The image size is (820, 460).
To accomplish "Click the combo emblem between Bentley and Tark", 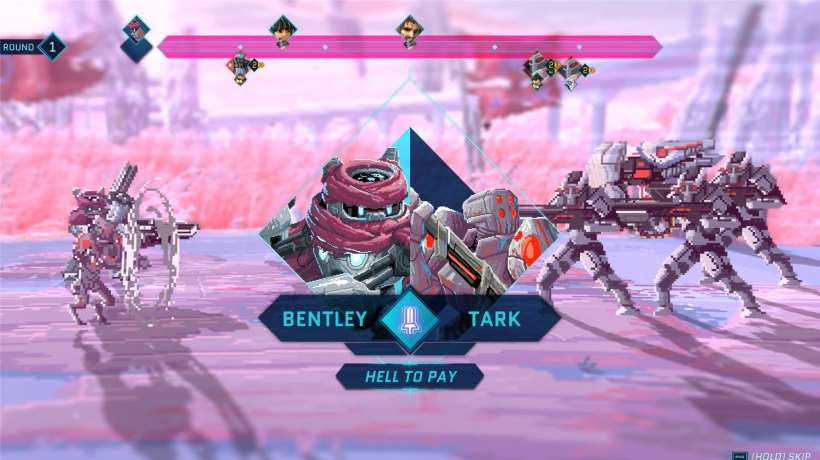I will 409,319.
